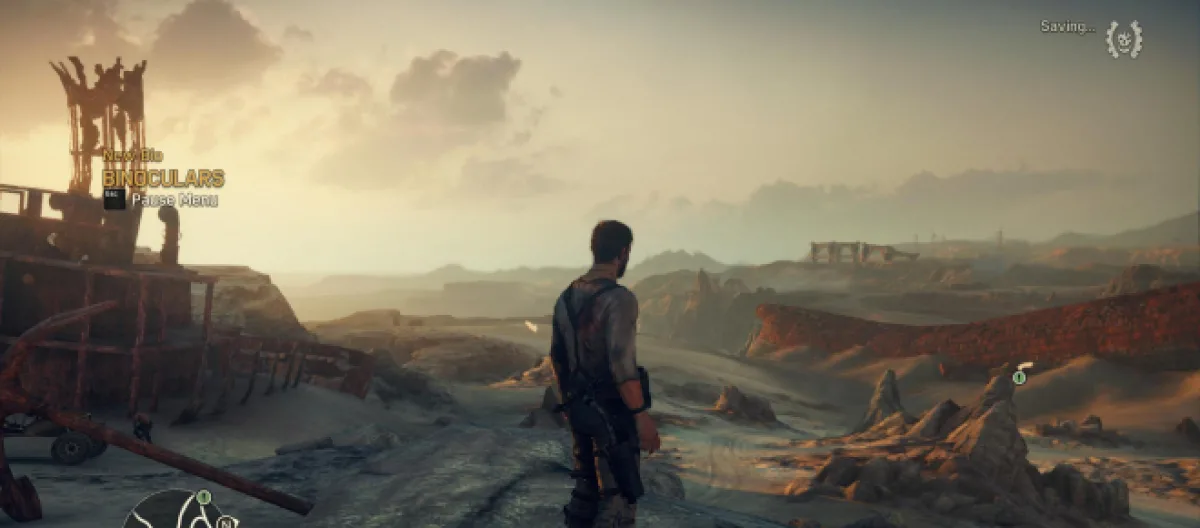Click the skull autosave icon

pyautogui.click(x=1124, y=39)
